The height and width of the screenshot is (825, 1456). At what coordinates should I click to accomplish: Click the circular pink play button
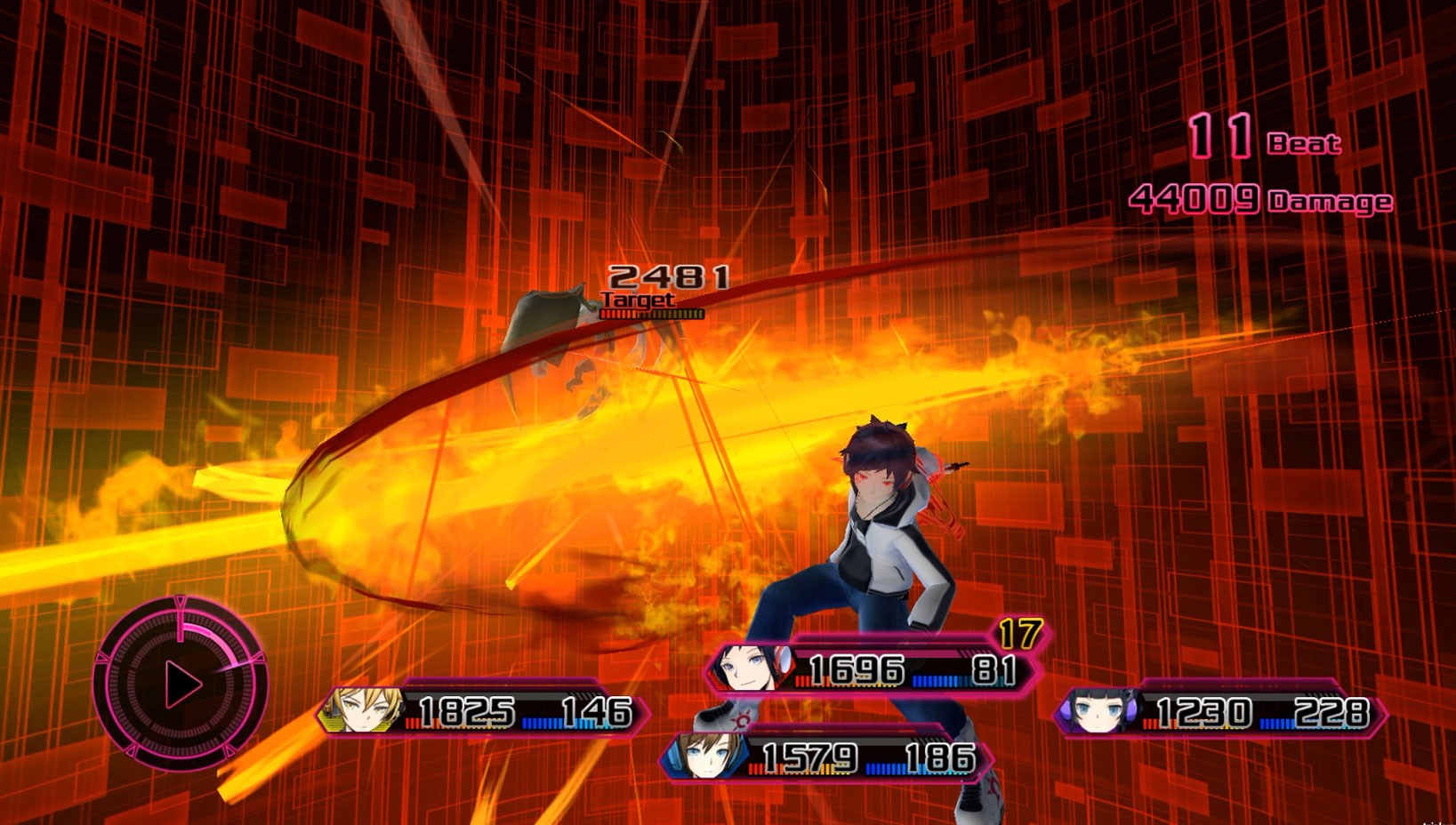click(x=181, y=685)
